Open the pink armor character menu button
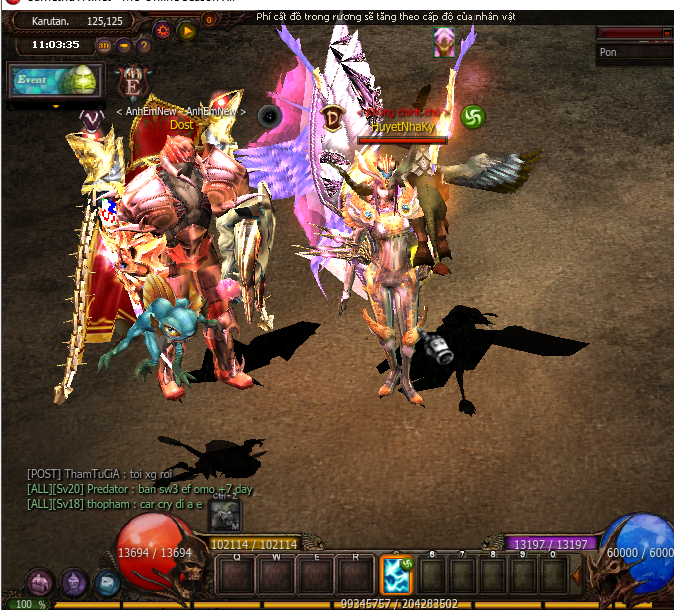This screenshot has height=610, width=674. (40, 582)
